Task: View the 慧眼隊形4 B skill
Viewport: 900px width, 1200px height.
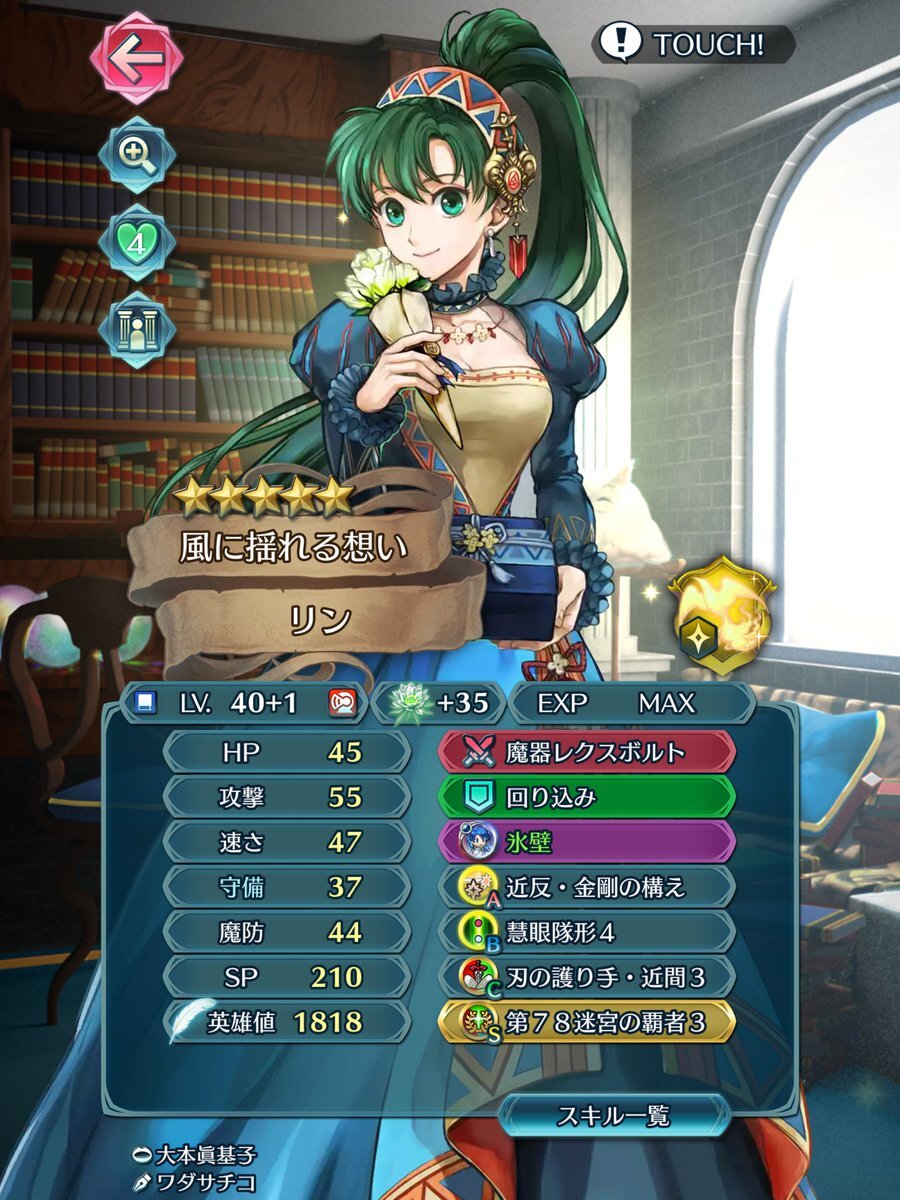Action: tap(588, 933)
